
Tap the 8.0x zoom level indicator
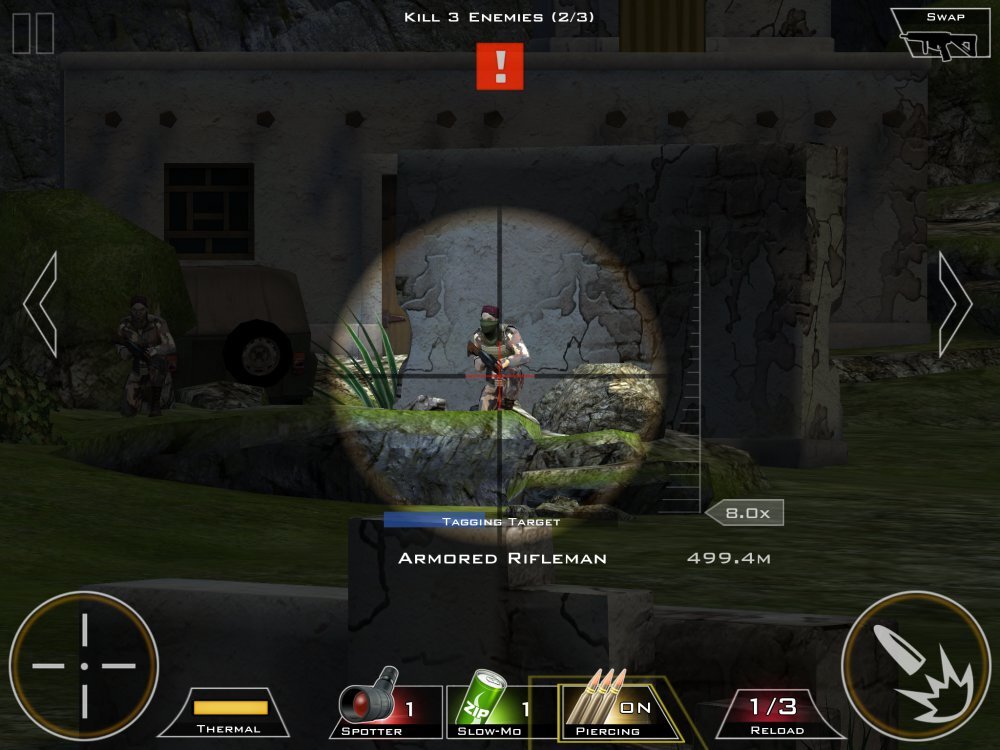point(745,513)
